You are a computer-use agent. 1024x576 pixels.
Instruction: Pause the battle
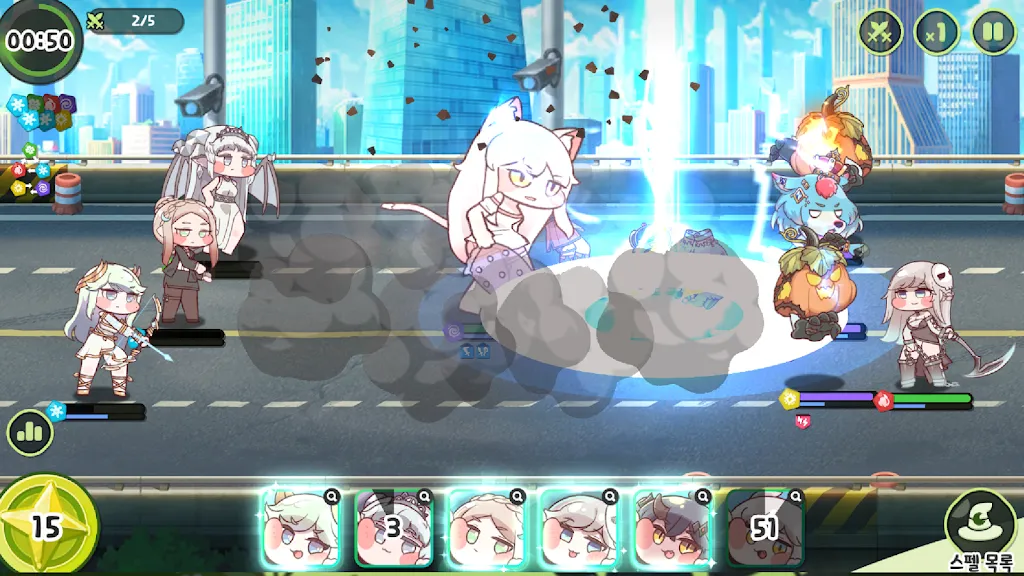[993, 31]
